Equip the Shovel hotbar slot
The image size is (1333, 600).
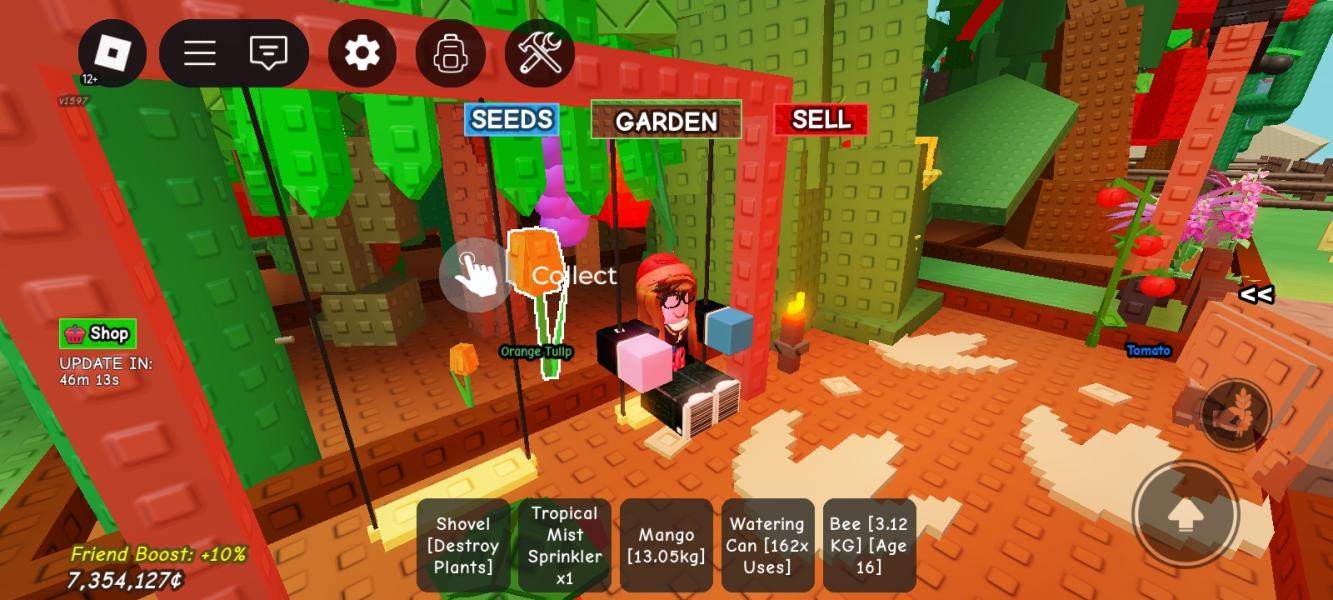point(463,545)
